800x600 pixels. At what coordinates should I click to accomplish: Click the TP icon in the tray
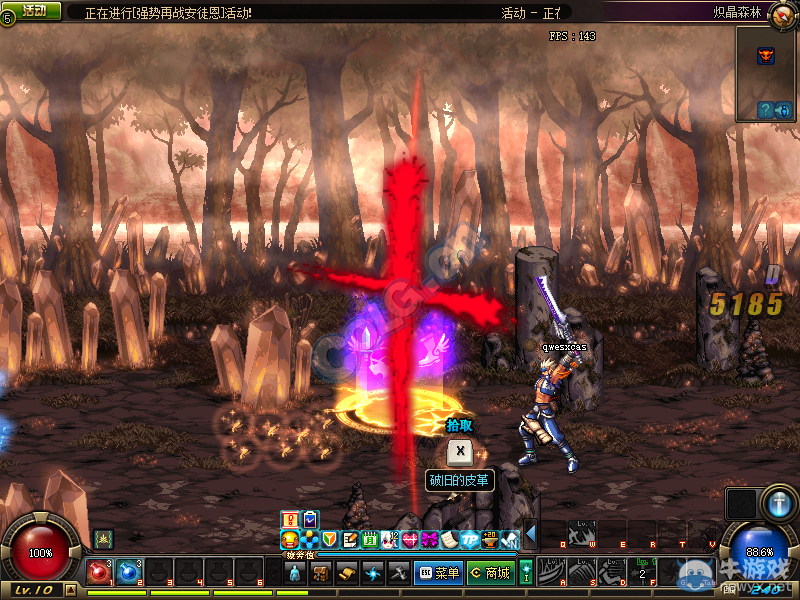coord(470,540)
